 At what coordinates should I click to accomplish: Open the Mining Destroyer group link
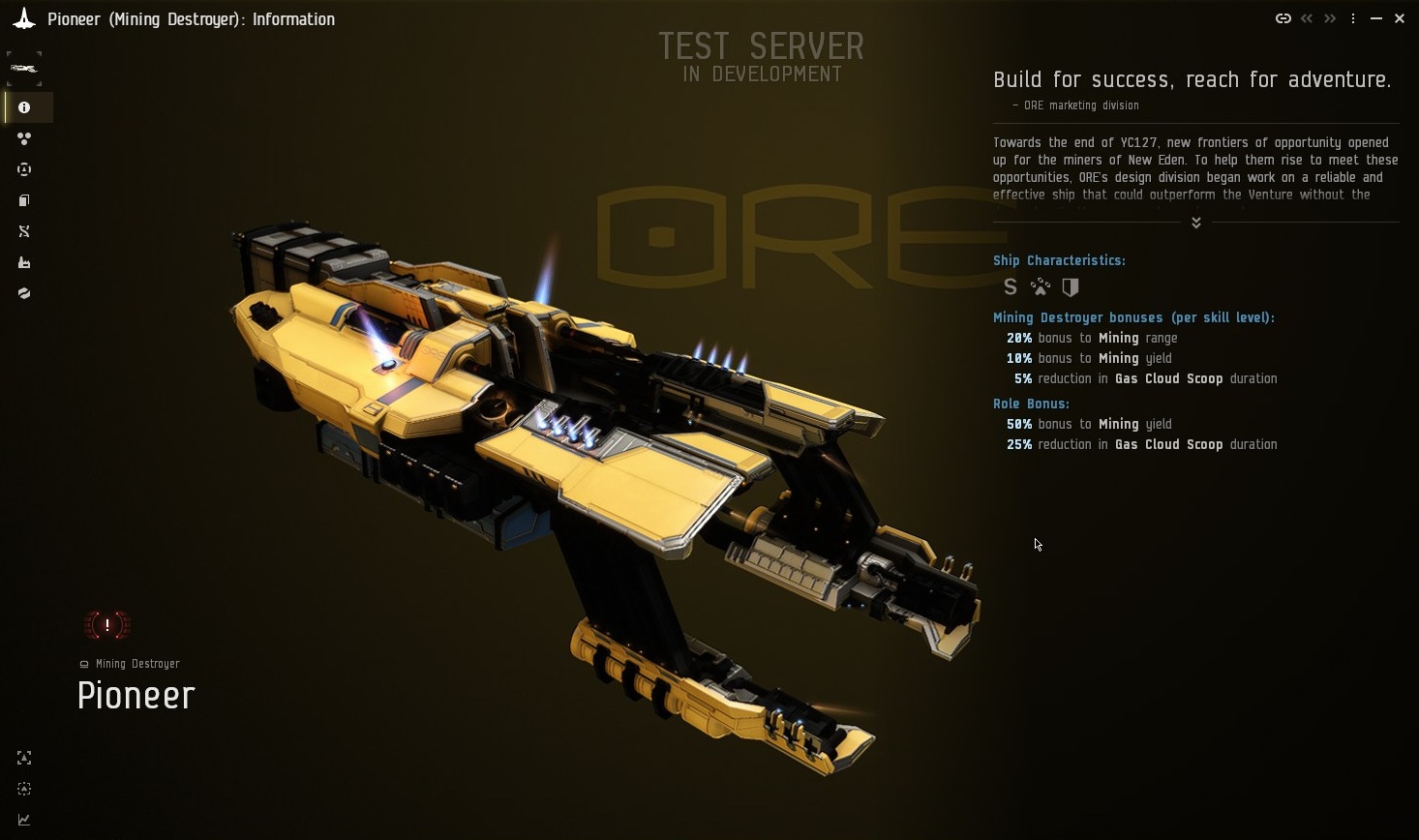coord(136,664)
